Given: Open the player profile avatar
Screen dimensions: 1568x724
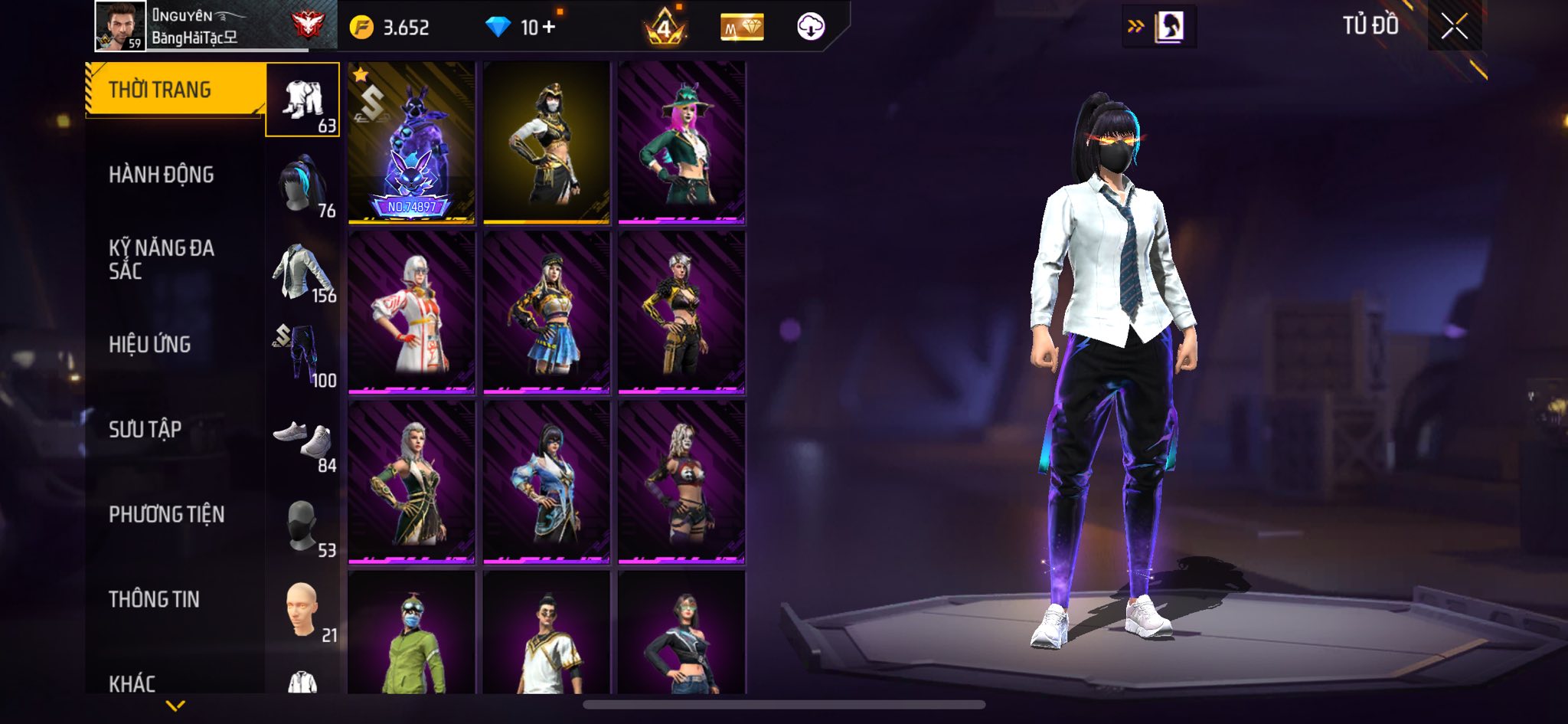Looking at the screenshot, I should [120, 26].
